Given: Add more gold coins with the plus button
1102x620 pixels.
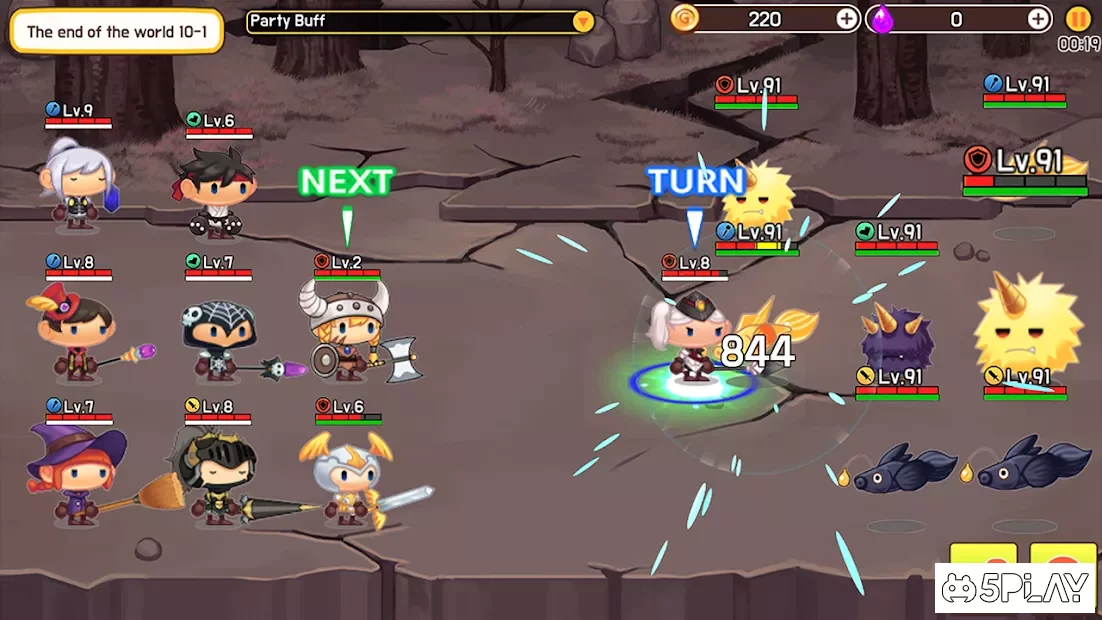Looking at the screenshot, I should pos(846,19).
